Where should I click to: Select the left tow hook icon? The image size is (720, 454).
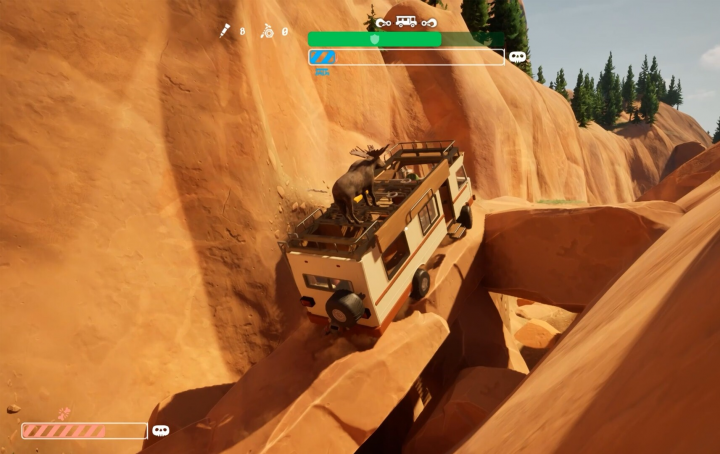tap(383, 21)
